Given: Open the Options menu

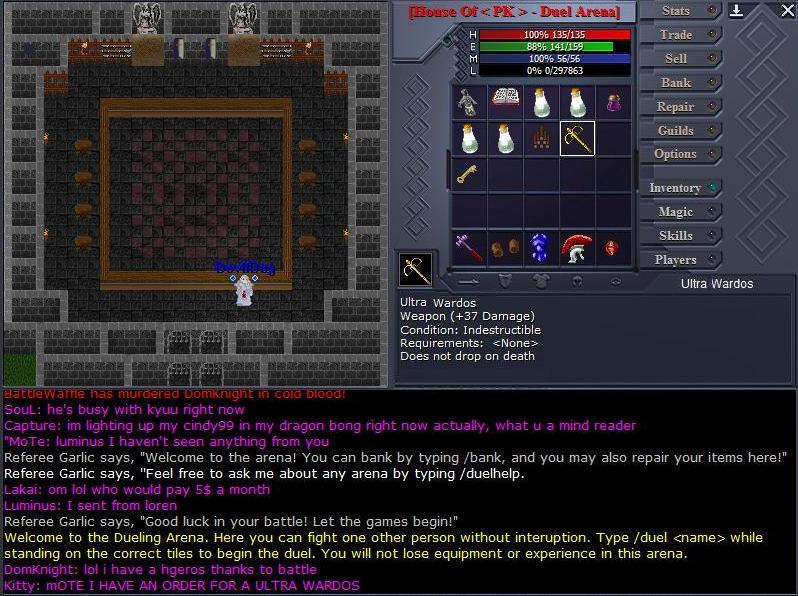Looking at the screenshot, I should point(677,155).
